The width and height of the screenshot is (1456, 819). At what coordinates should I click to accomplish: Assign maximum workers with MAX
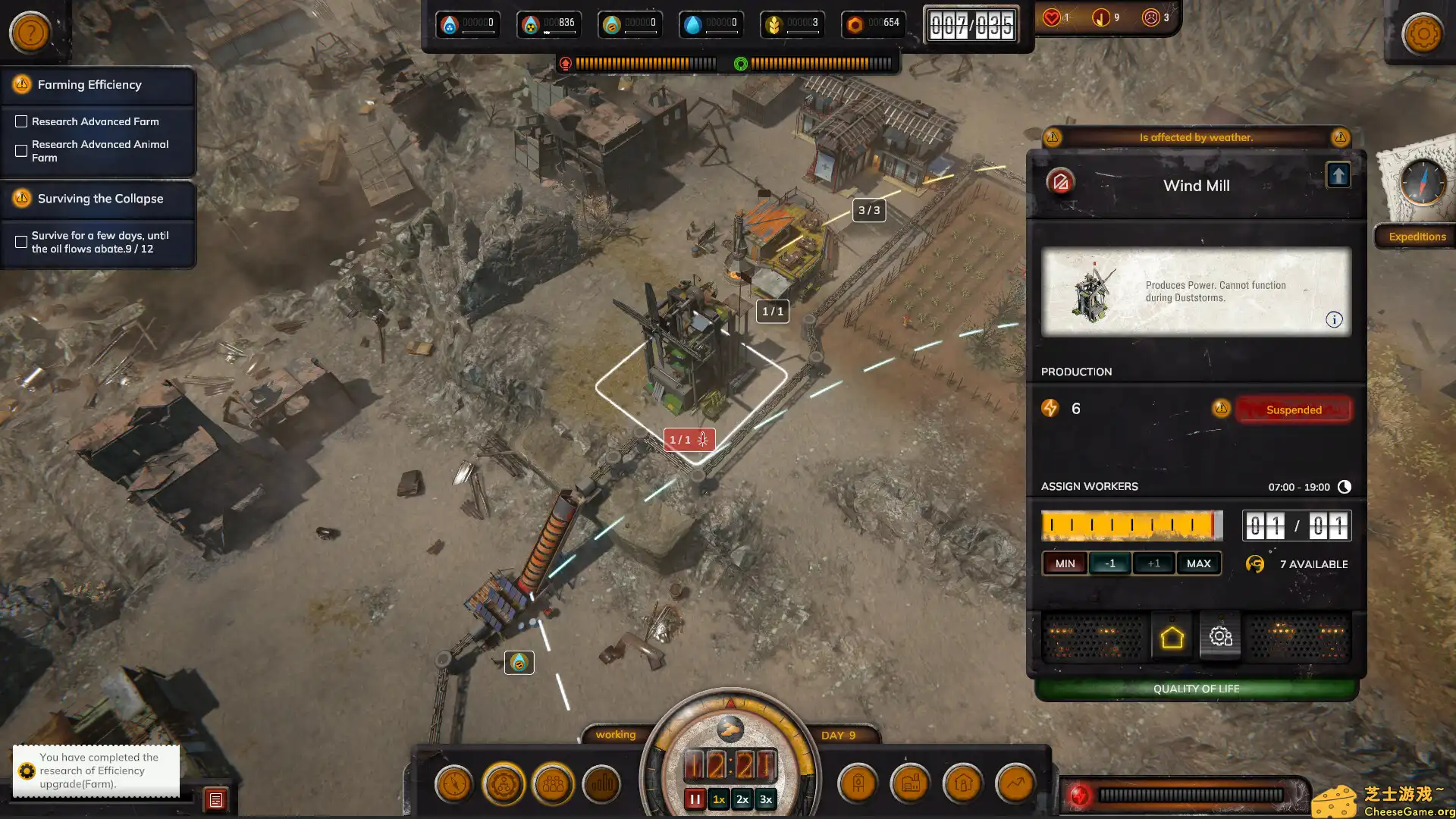[x=1198, y=563]
